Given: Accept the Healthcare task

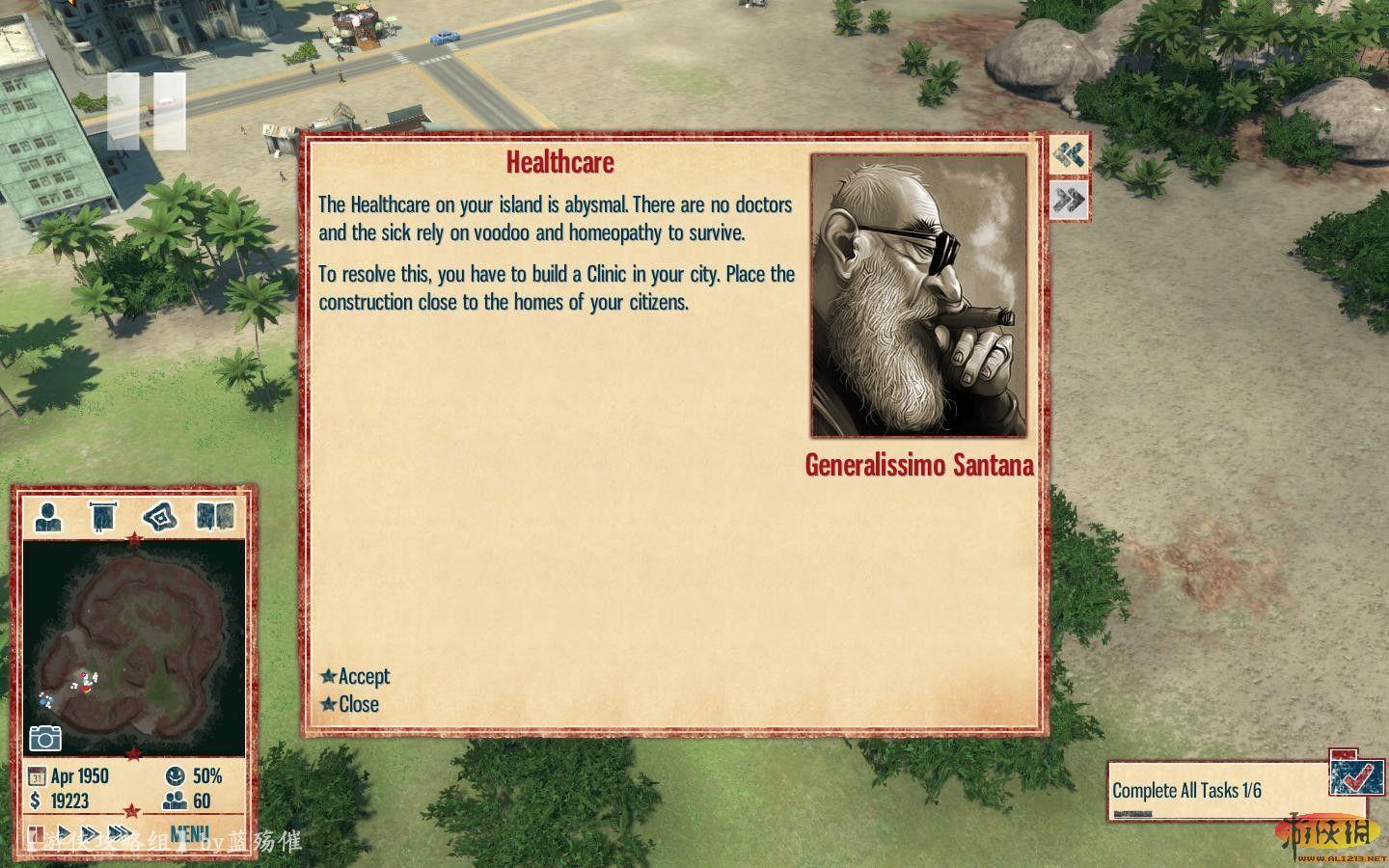Looking at the screenshot, I should coord(356,676).
